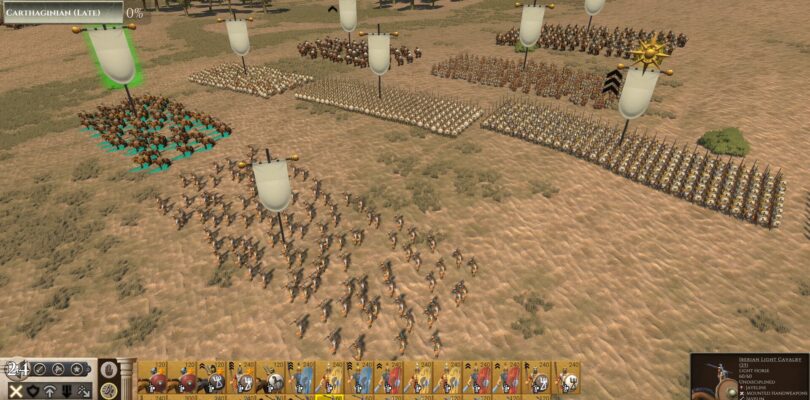Open Iberian Light Cavalry unit details

click(750, 377)
